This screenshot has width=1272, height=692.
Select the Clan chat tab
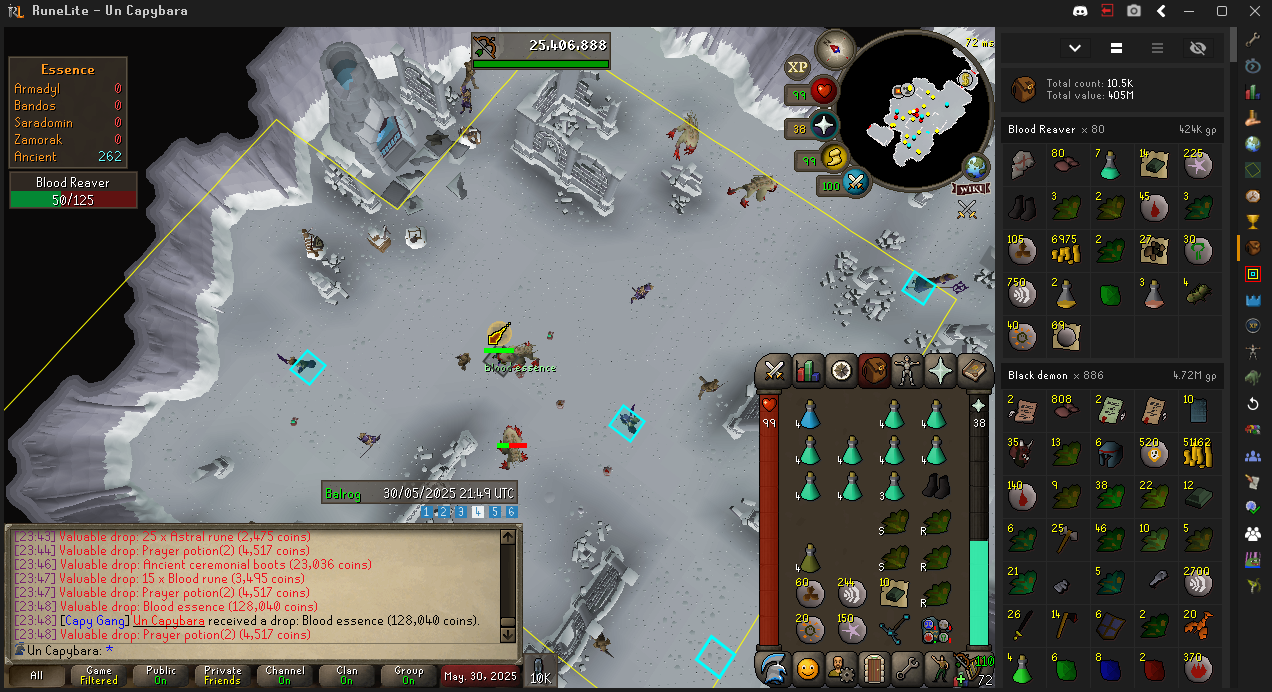pos(346,676)
